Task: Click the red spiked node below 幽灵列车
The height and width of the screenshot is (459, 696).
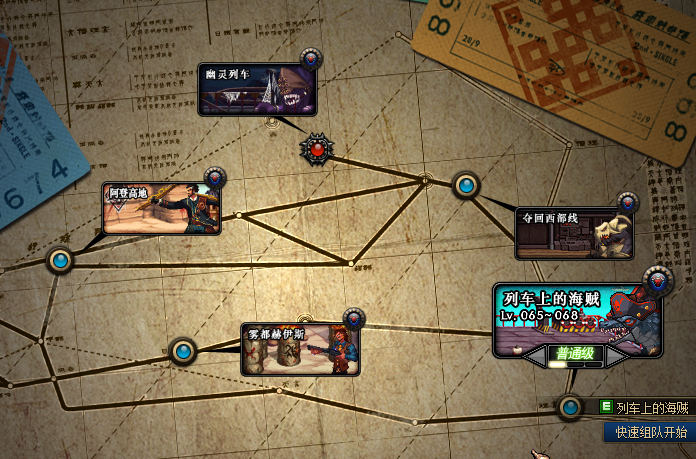Action: point(317,149)
